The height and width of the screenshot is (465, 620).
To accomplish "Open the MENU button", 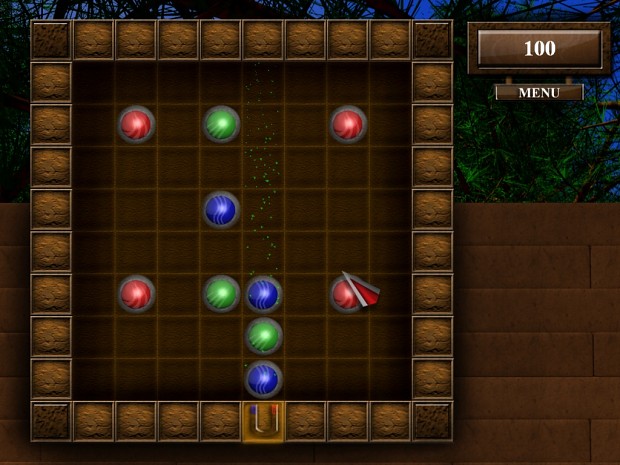I will click(x=539, y=92).
